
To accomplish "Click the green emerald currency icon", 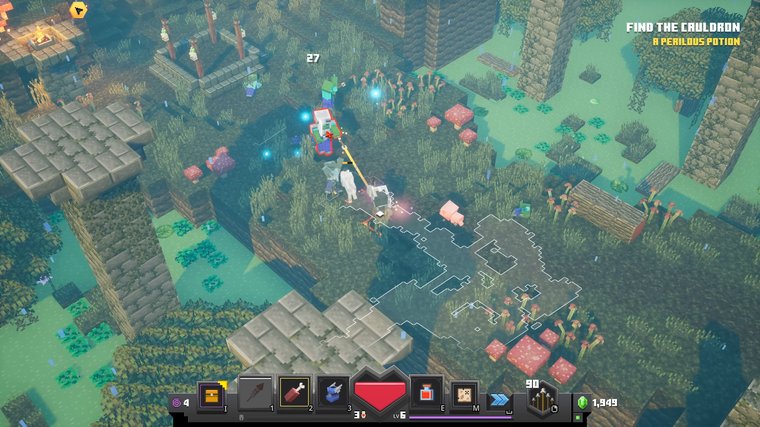I will point(582,402).
